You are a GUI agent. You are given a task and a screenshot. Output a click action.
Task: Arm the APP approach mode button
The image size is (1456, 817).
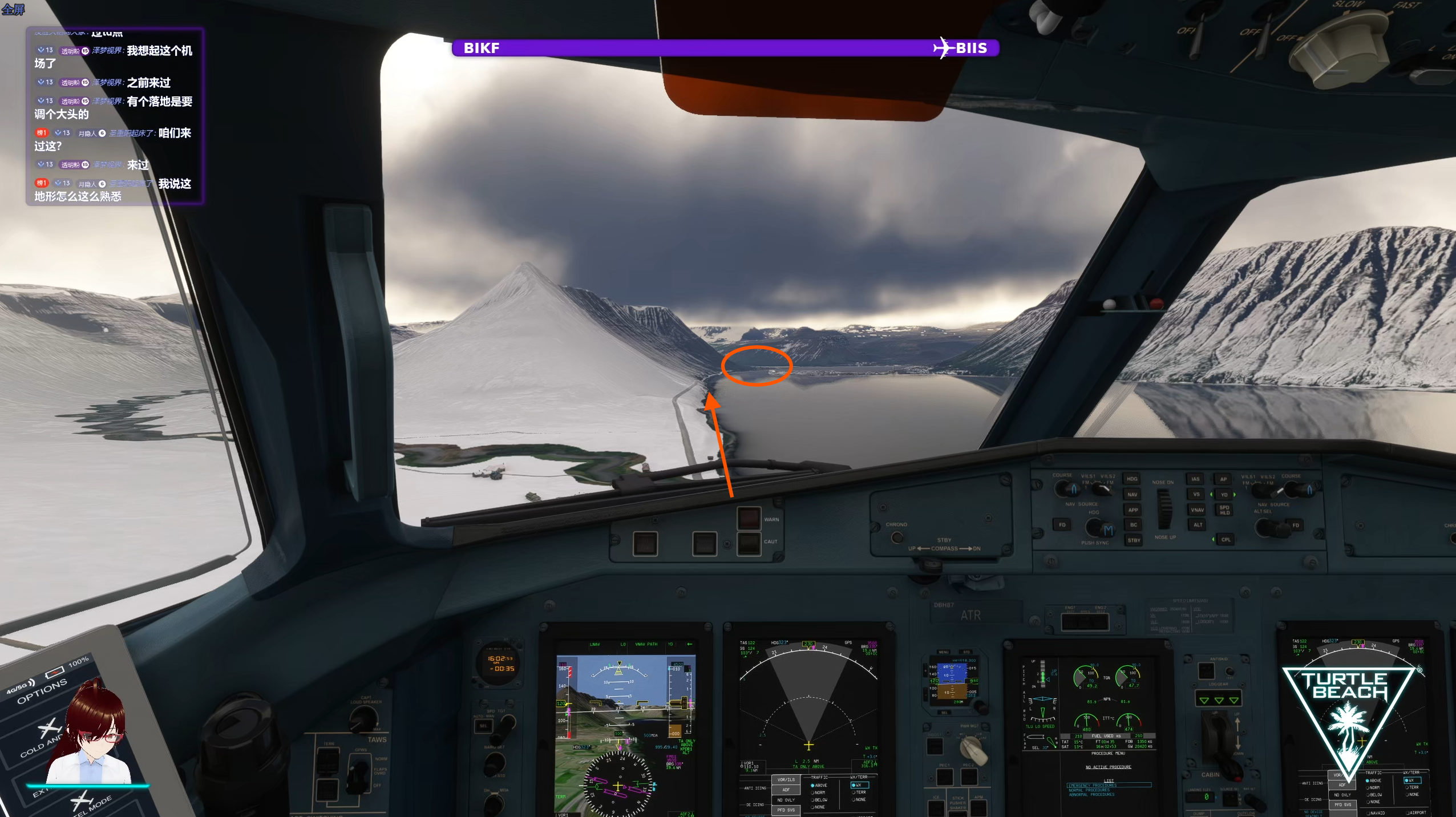click(x=1133, y=510)
